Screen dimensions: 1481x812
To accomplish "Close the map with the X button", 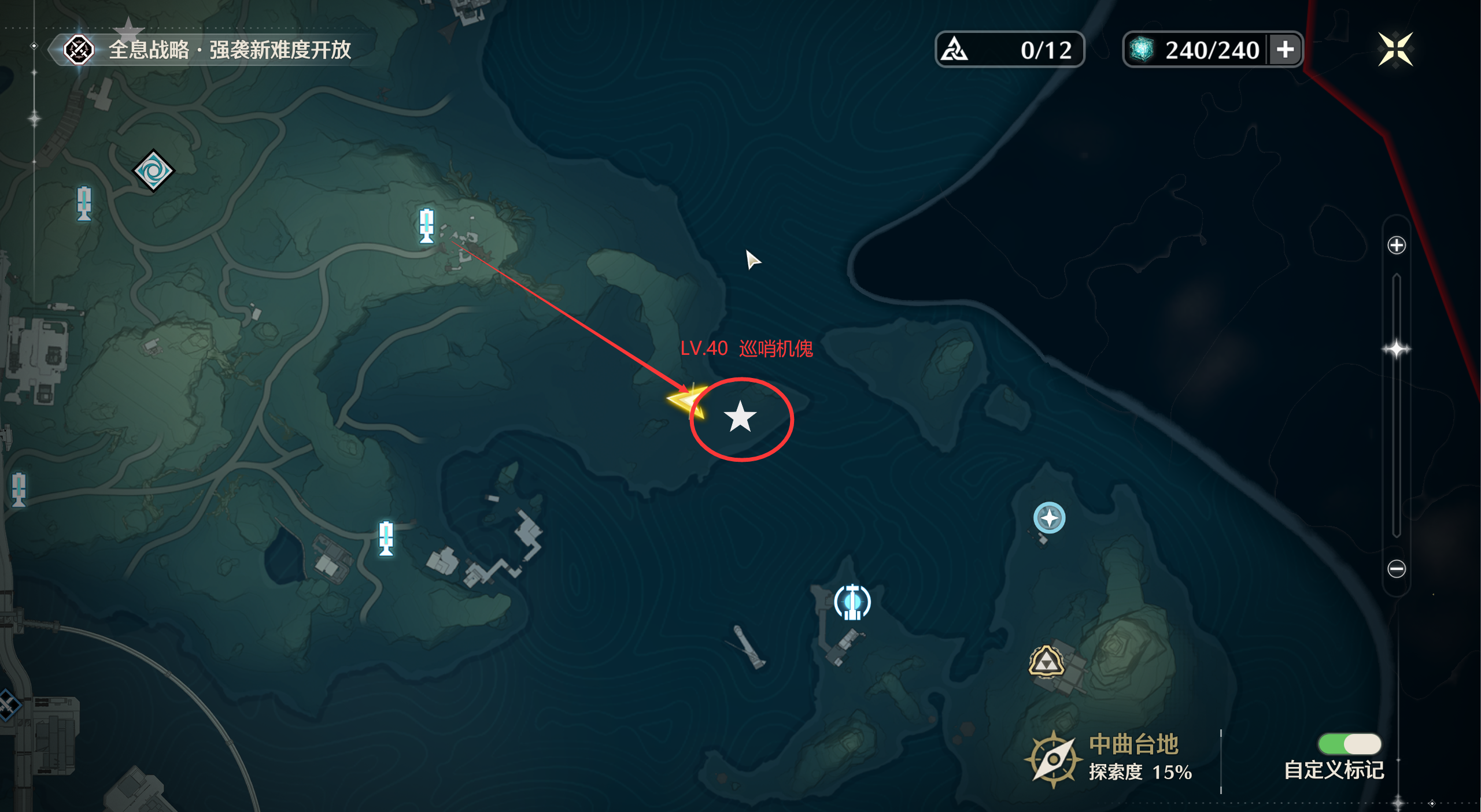I will pos(1395,50).
